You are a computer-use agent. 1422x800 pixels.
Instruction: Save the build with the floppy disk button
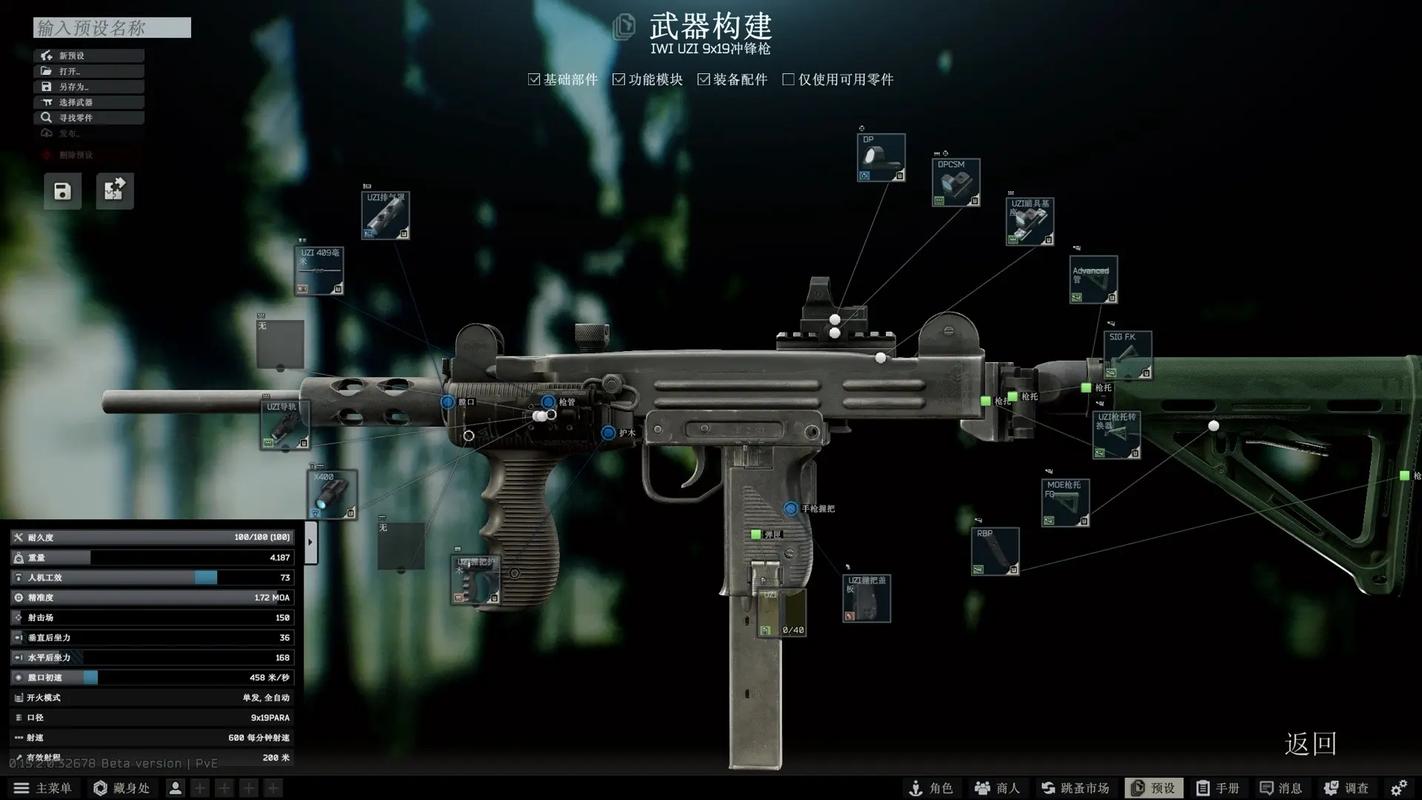coord(62,191)
